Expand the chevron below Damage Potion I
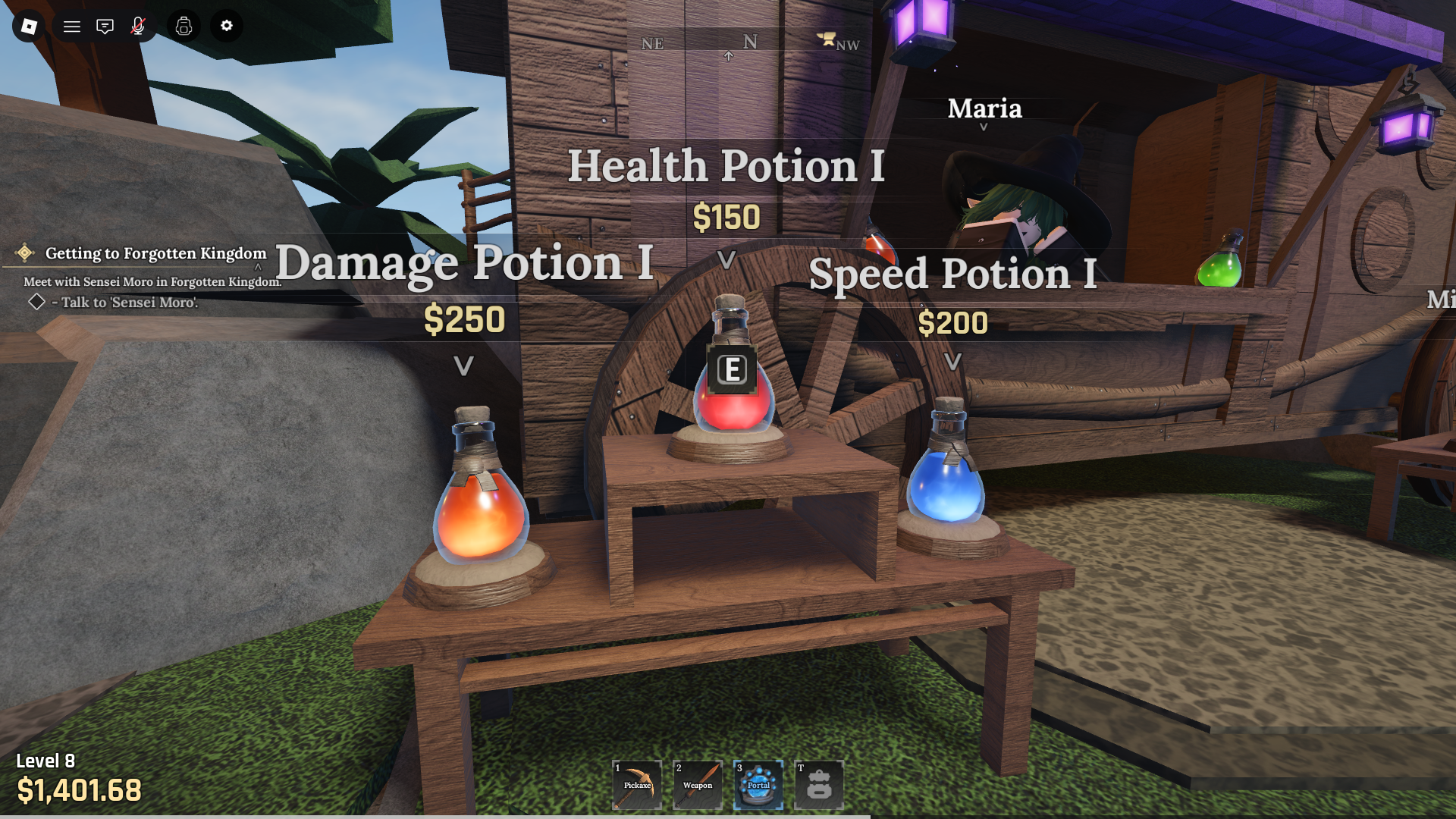Viewport: 1456px width, 819px height. tap(463, 366)
